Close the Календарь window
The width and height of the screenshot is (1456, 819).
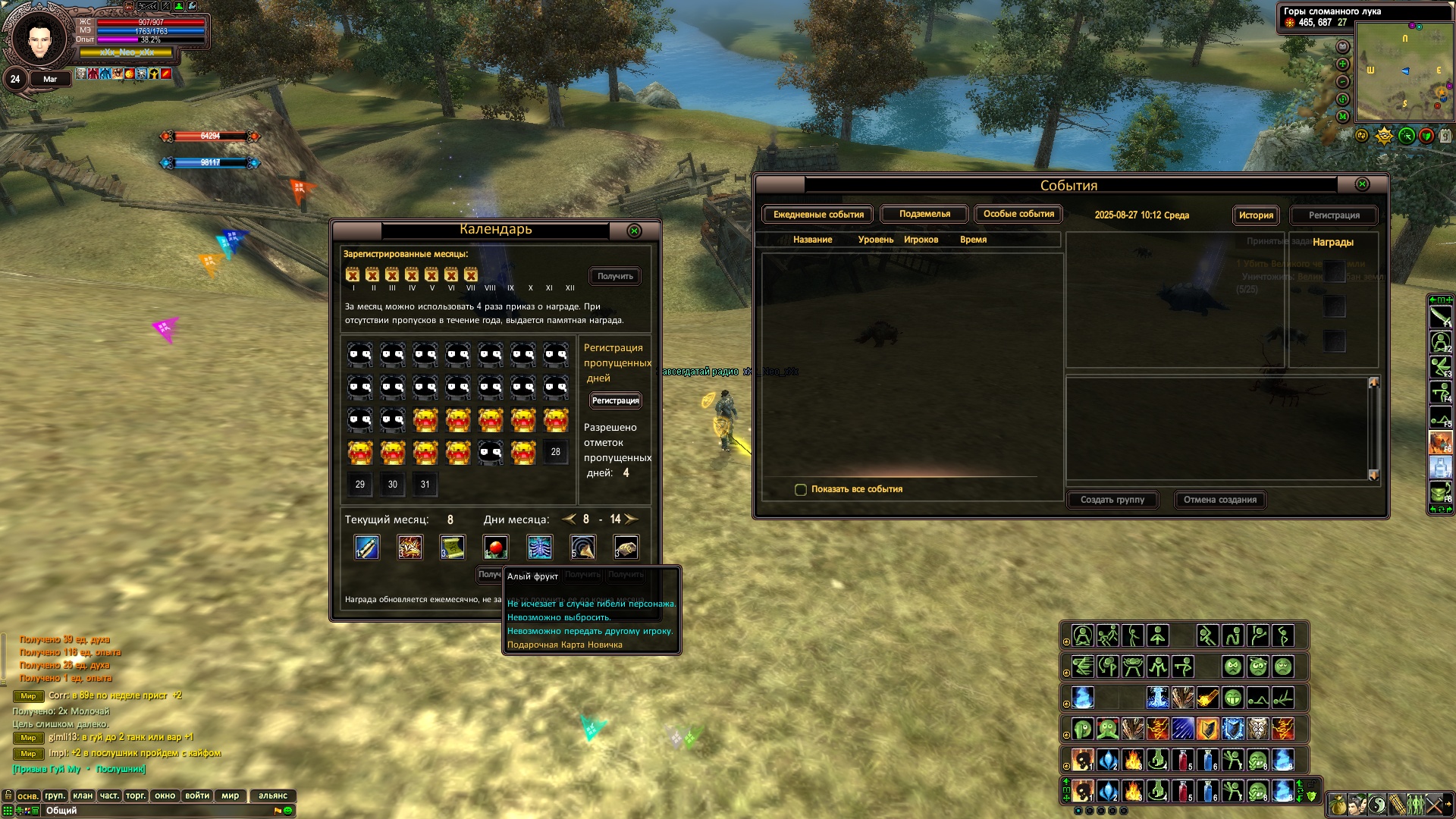click(635, 231)
